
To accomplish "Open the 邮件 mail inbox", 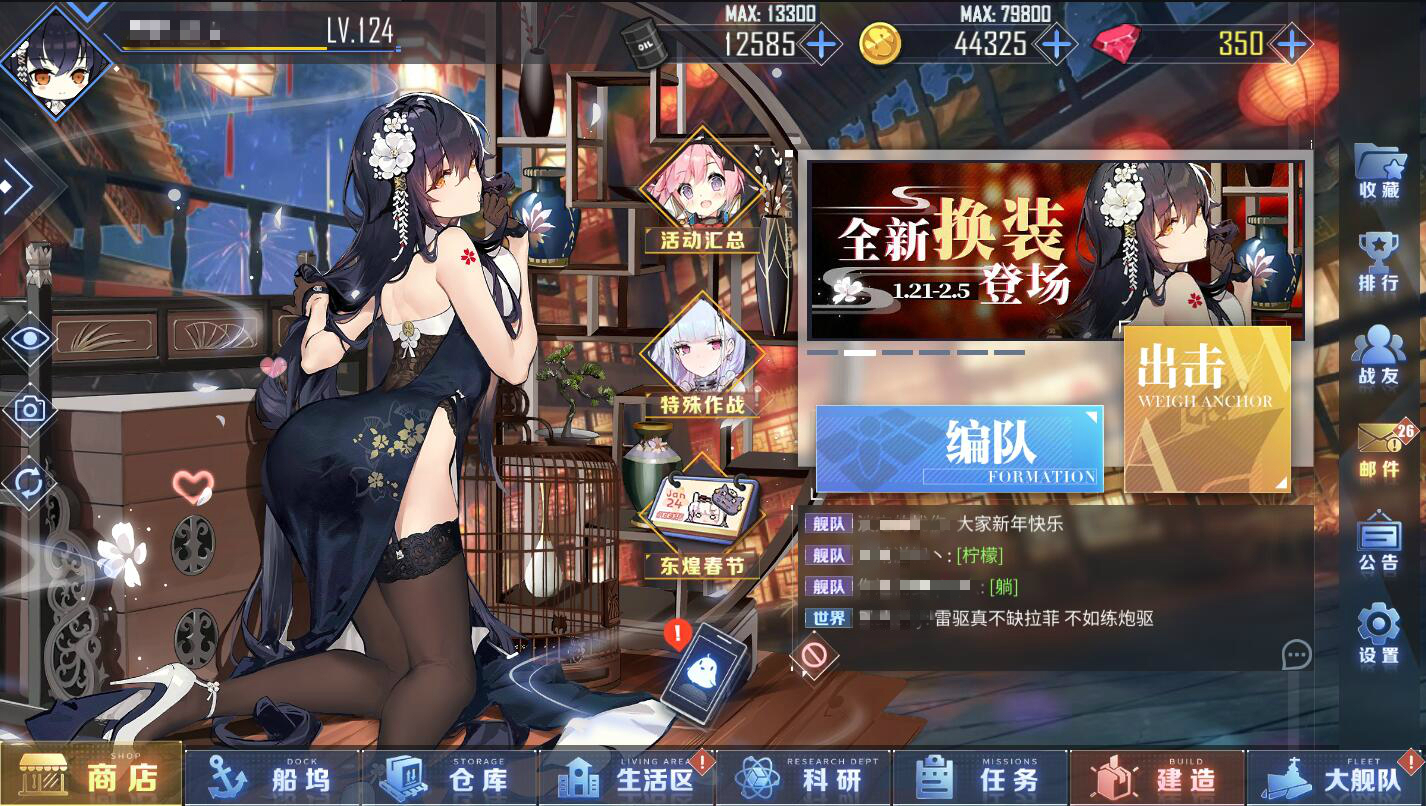I will [1380, 450].
